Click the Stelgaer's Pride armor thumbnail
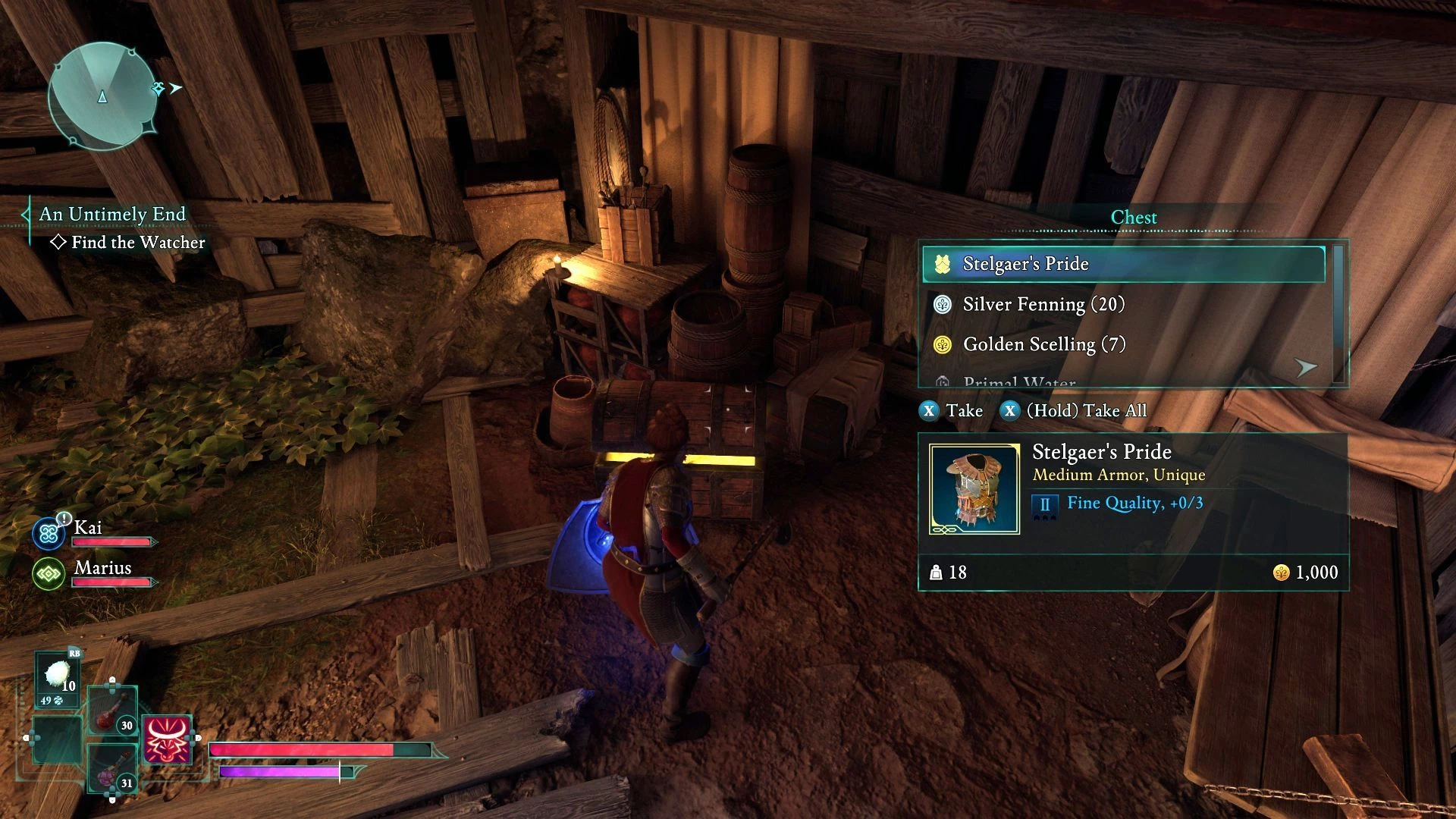 (974, 489)
